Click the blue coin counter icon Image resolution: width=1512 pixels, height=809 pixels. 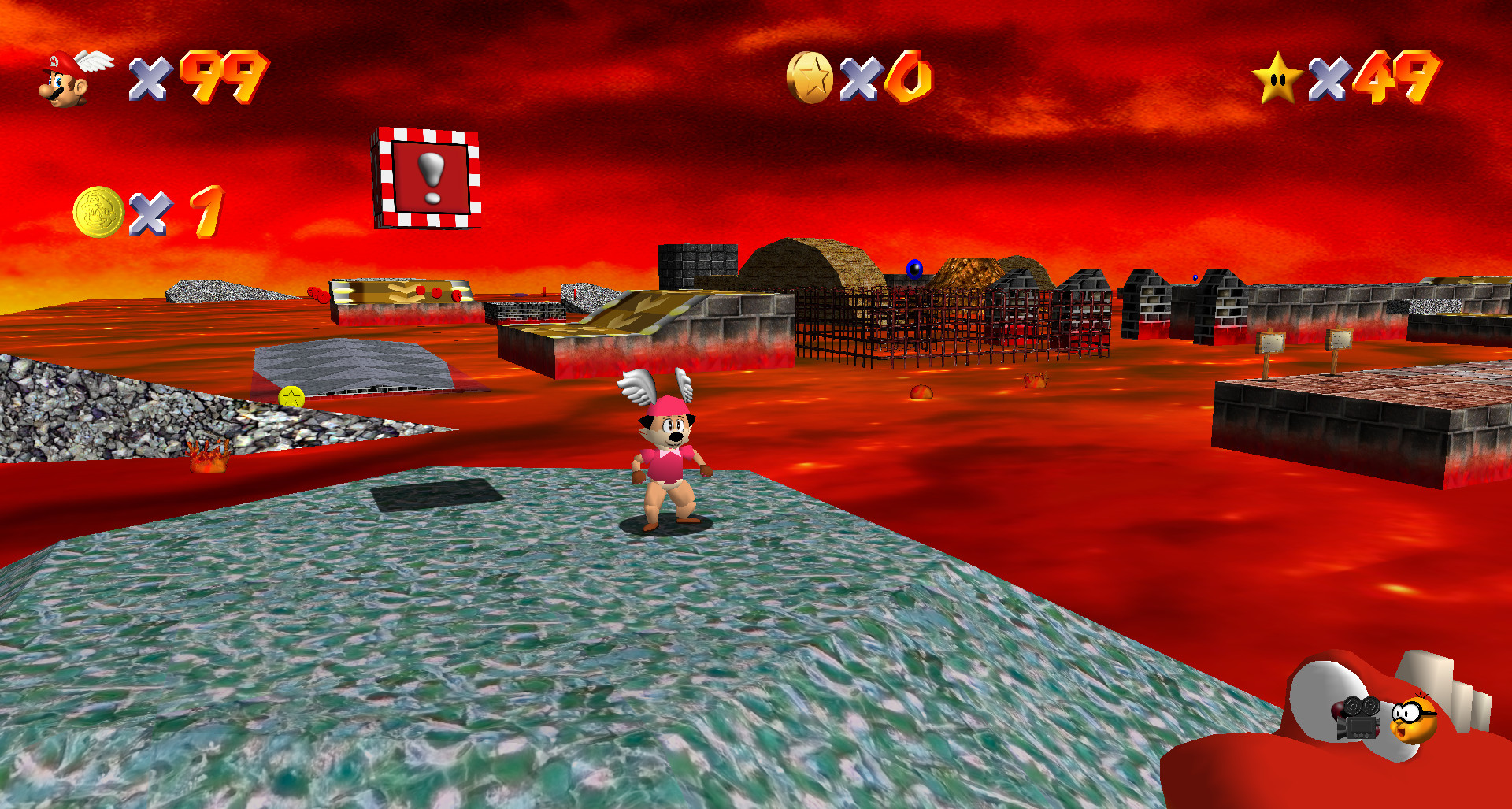(811, 76)
